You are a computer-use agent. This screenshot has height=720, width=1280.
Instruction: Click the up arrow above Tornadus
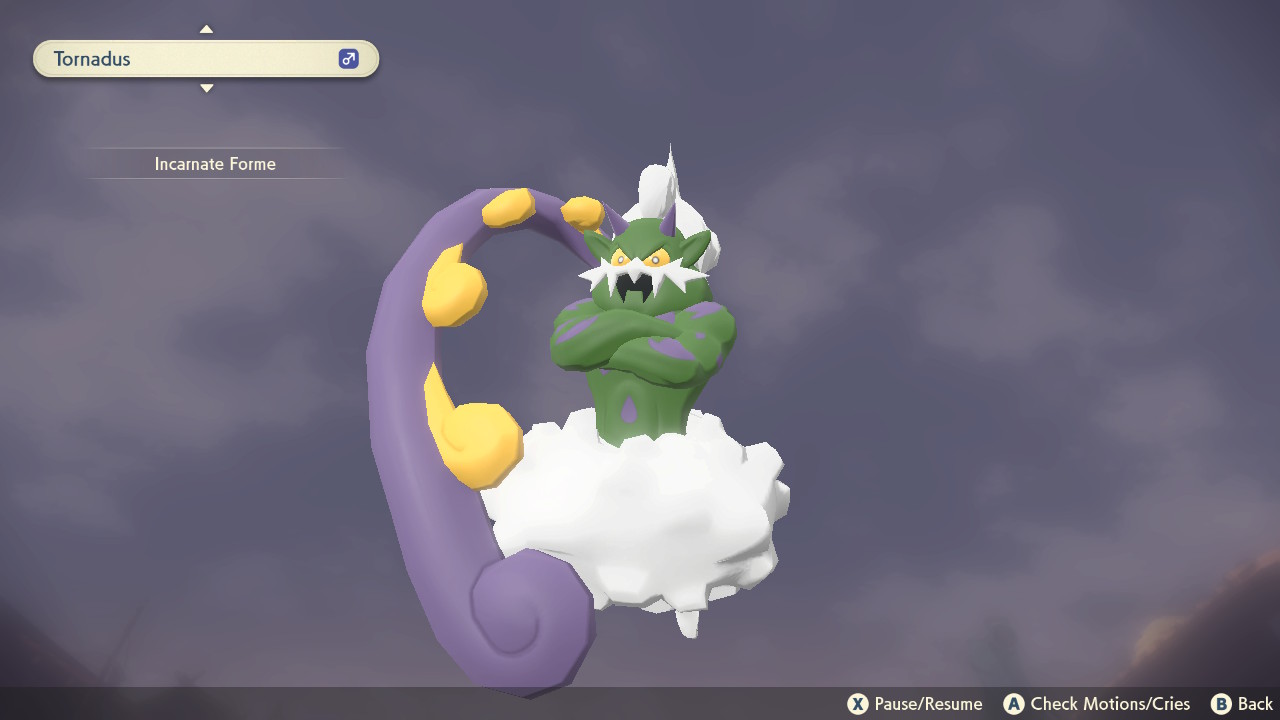[x=206, y=29]
